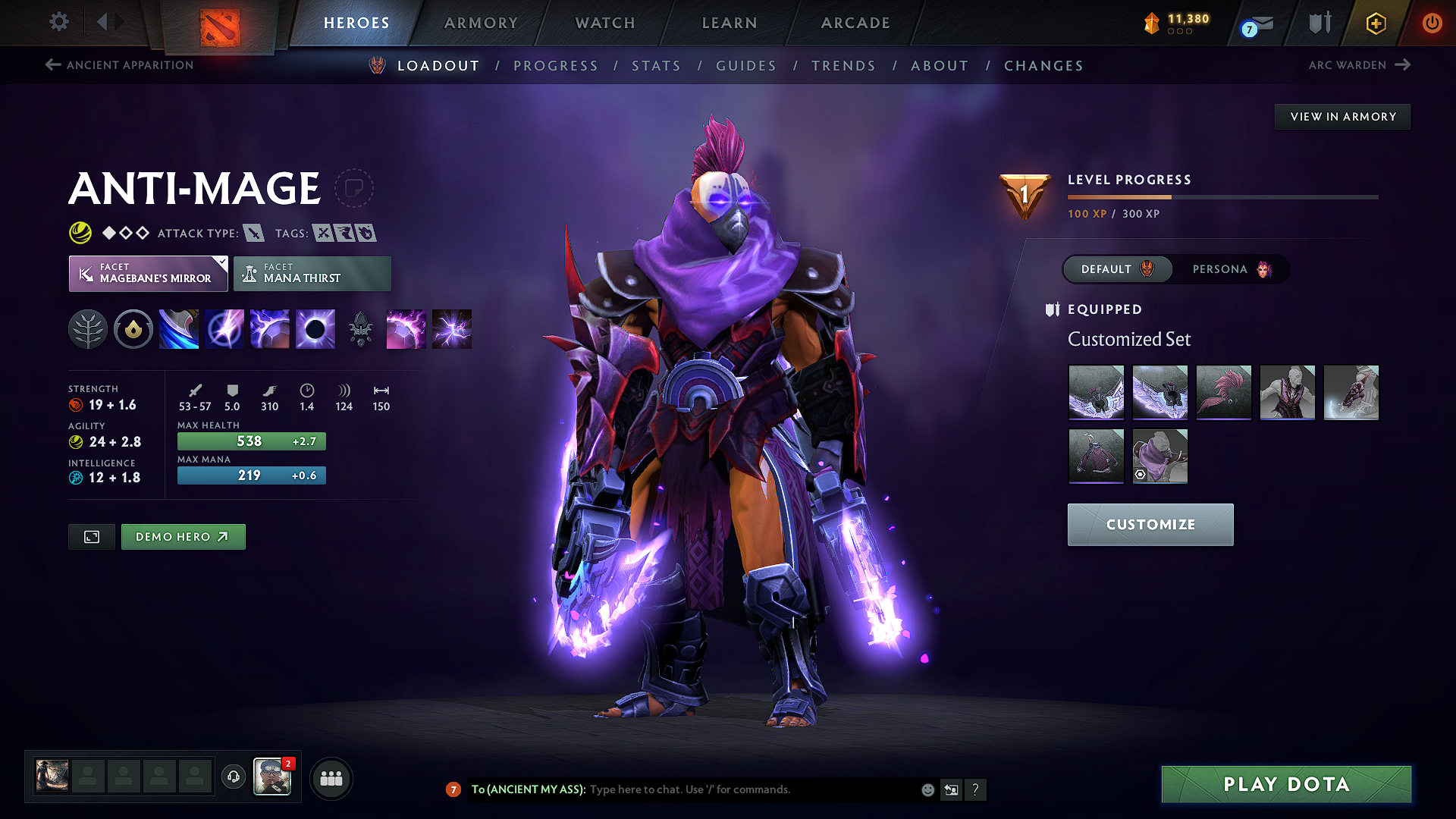Launch Demo Hero mode
1456x819 pixels.
point(183,537)
